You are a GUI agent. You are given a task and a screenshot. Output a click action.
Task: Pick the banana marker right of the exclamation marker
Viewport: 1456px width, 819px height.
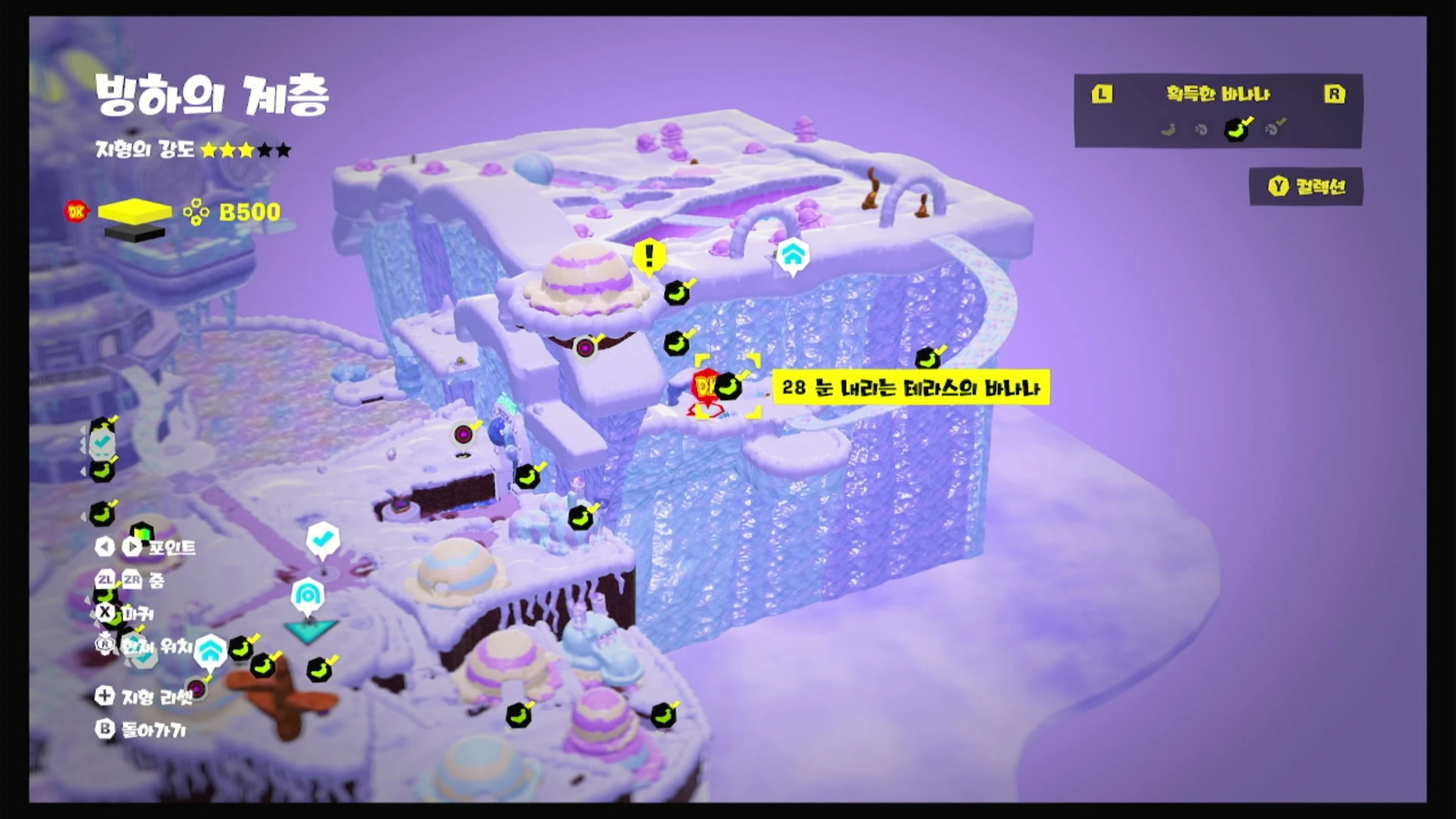tap(677, 293)
